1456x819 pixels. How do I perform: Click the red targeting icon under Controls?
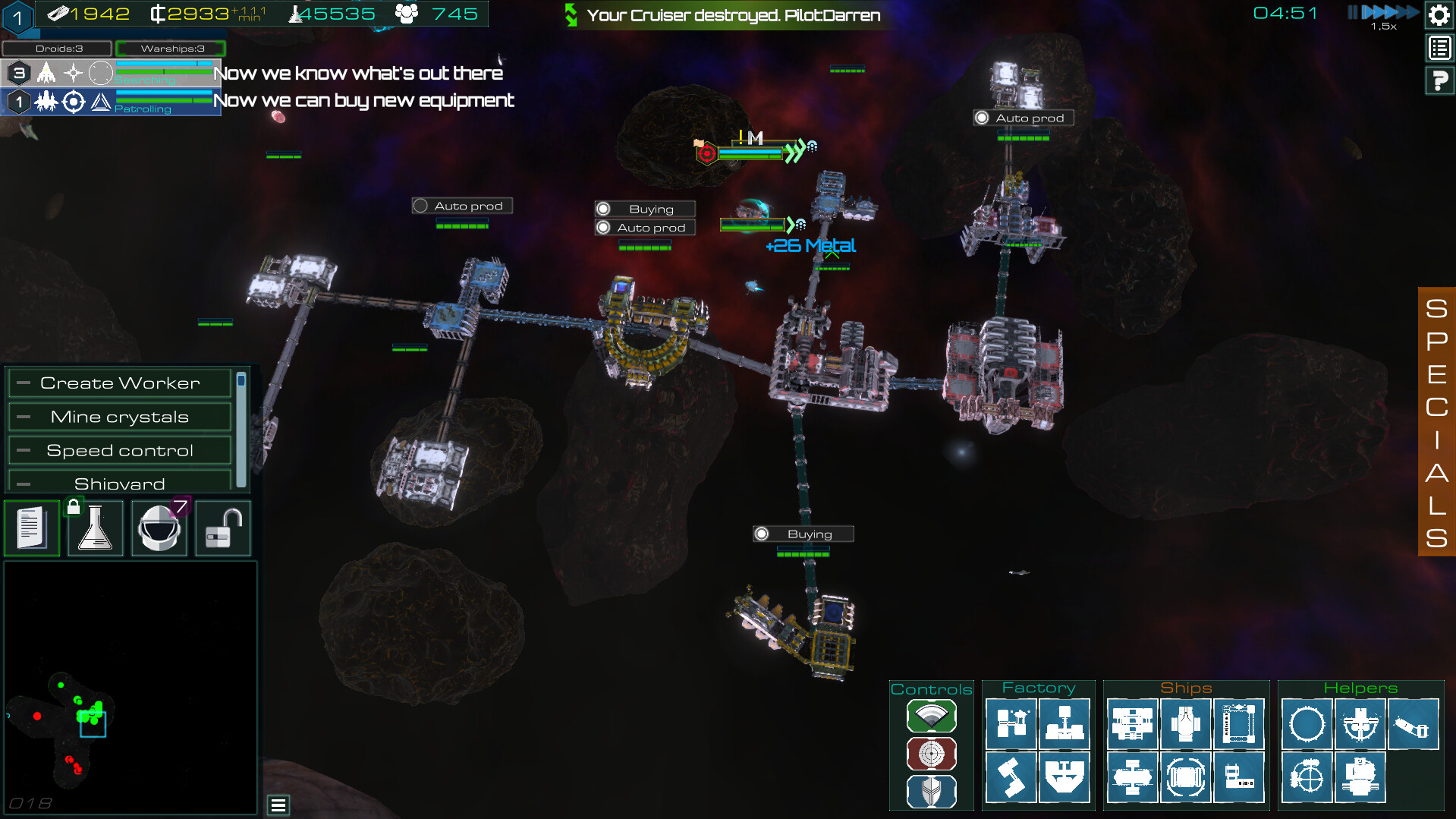pos(931,754)
